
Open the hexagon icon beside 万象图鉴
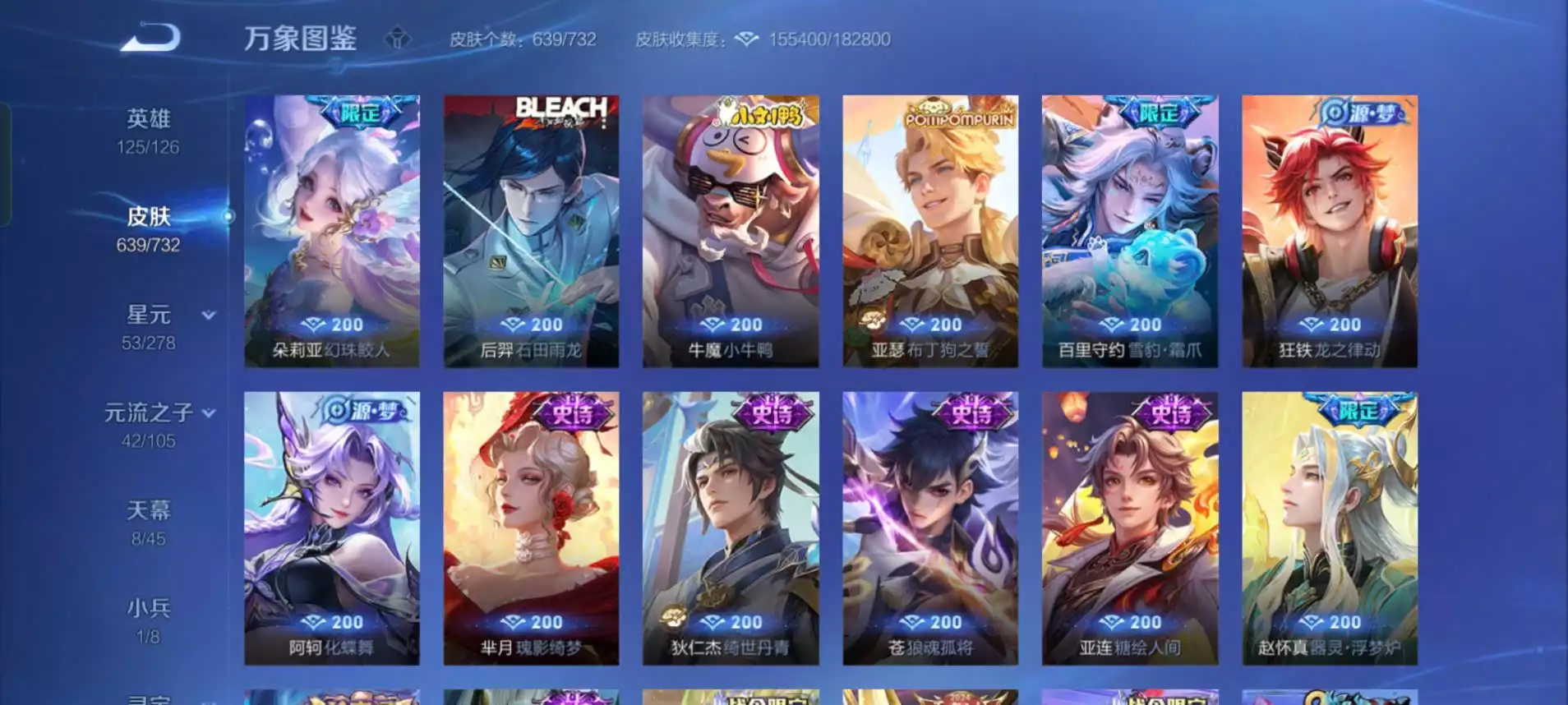398,38
